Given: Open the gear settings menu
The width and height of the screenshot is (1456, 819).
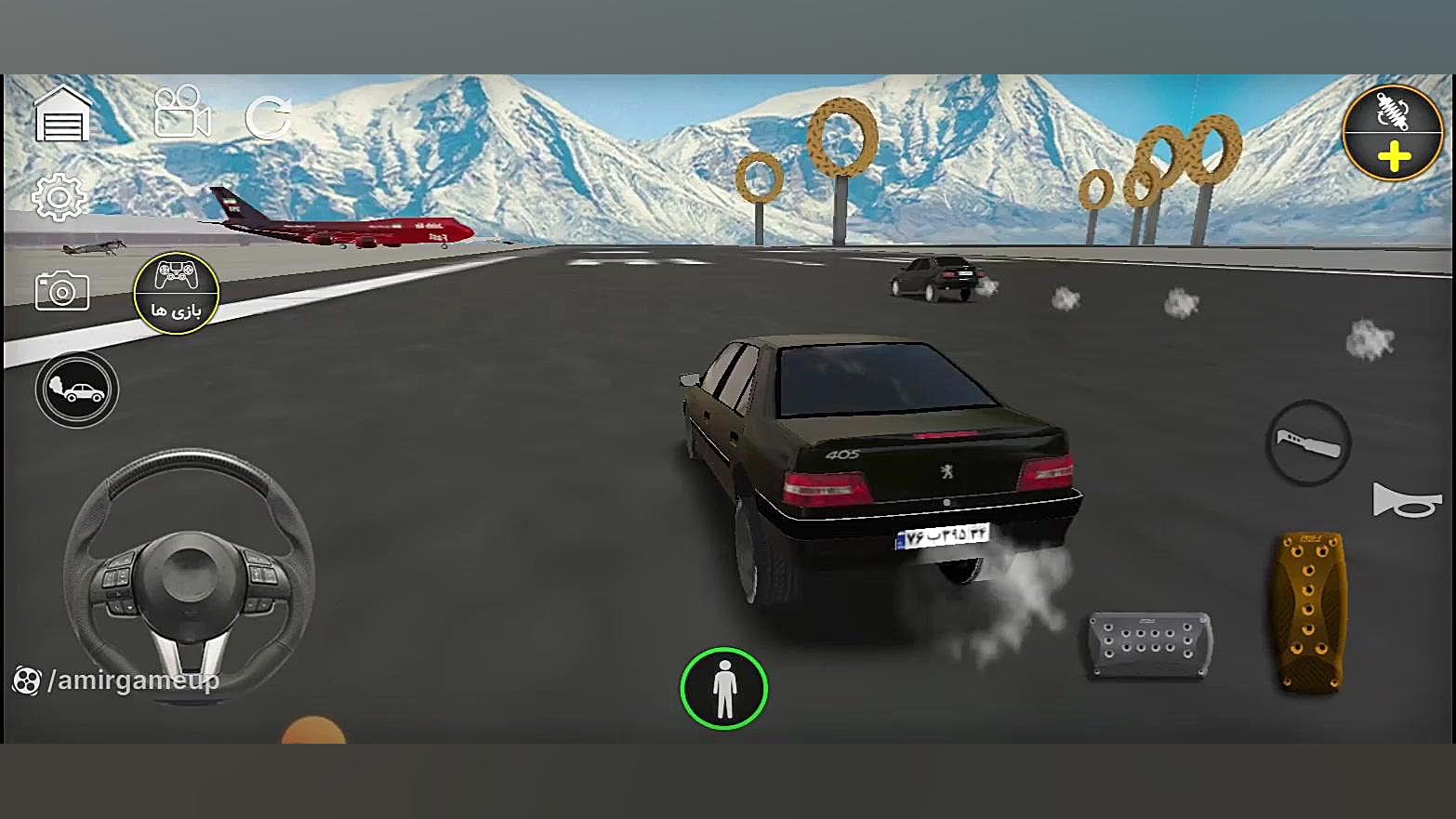Looking at the screenshot, I should (60, 196).
